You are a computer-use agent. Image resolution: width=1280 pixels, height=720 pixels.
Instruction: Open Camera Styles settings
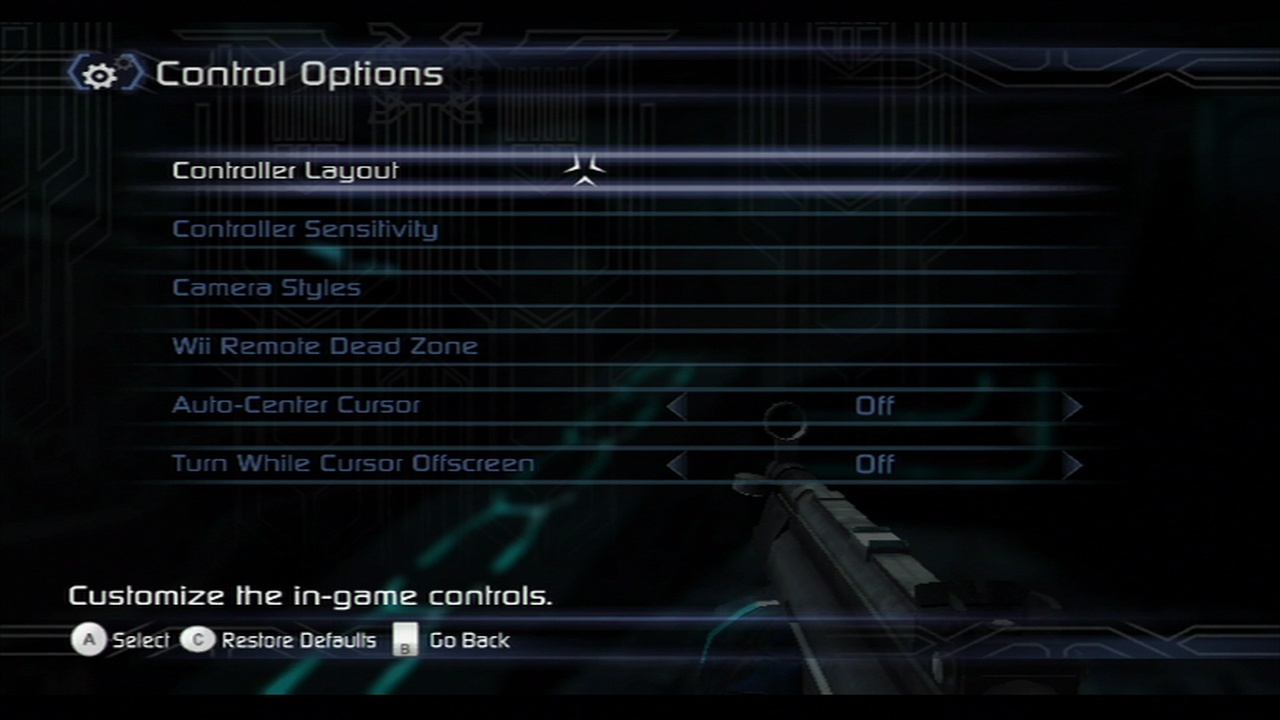click(x=266, y=288)
